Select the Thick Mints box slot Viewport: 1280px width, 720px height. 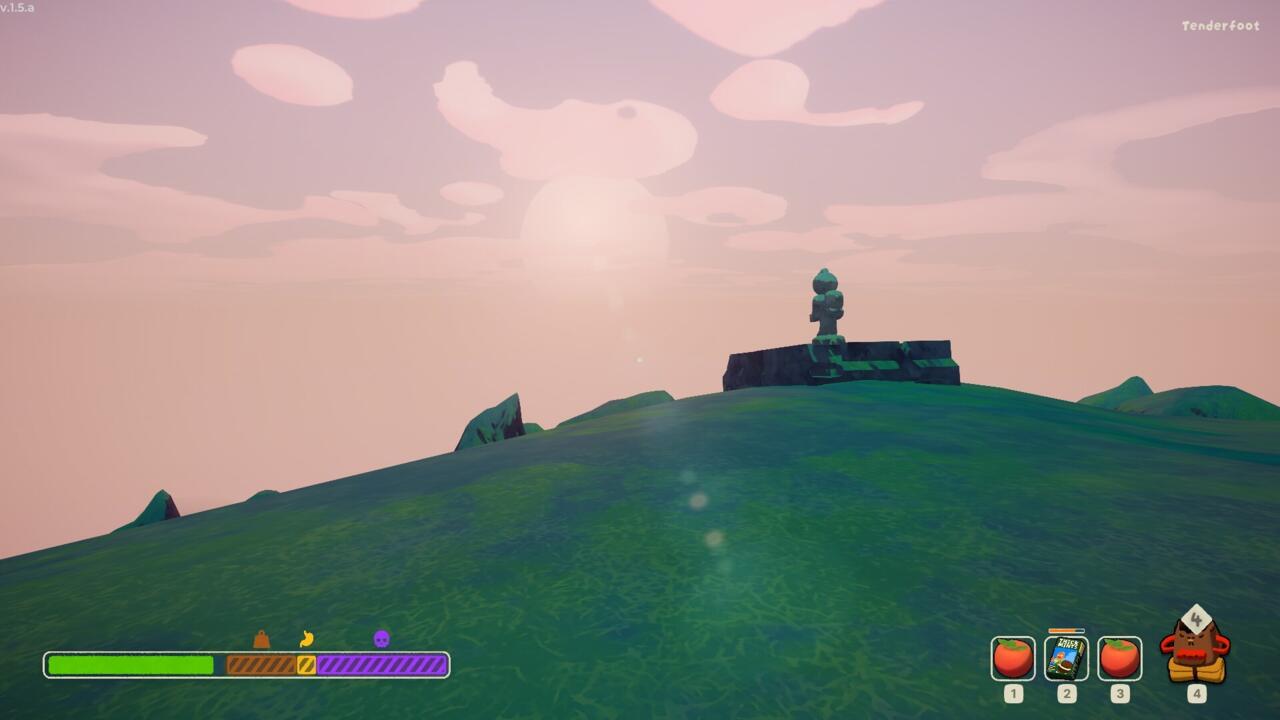point(1066,658)
